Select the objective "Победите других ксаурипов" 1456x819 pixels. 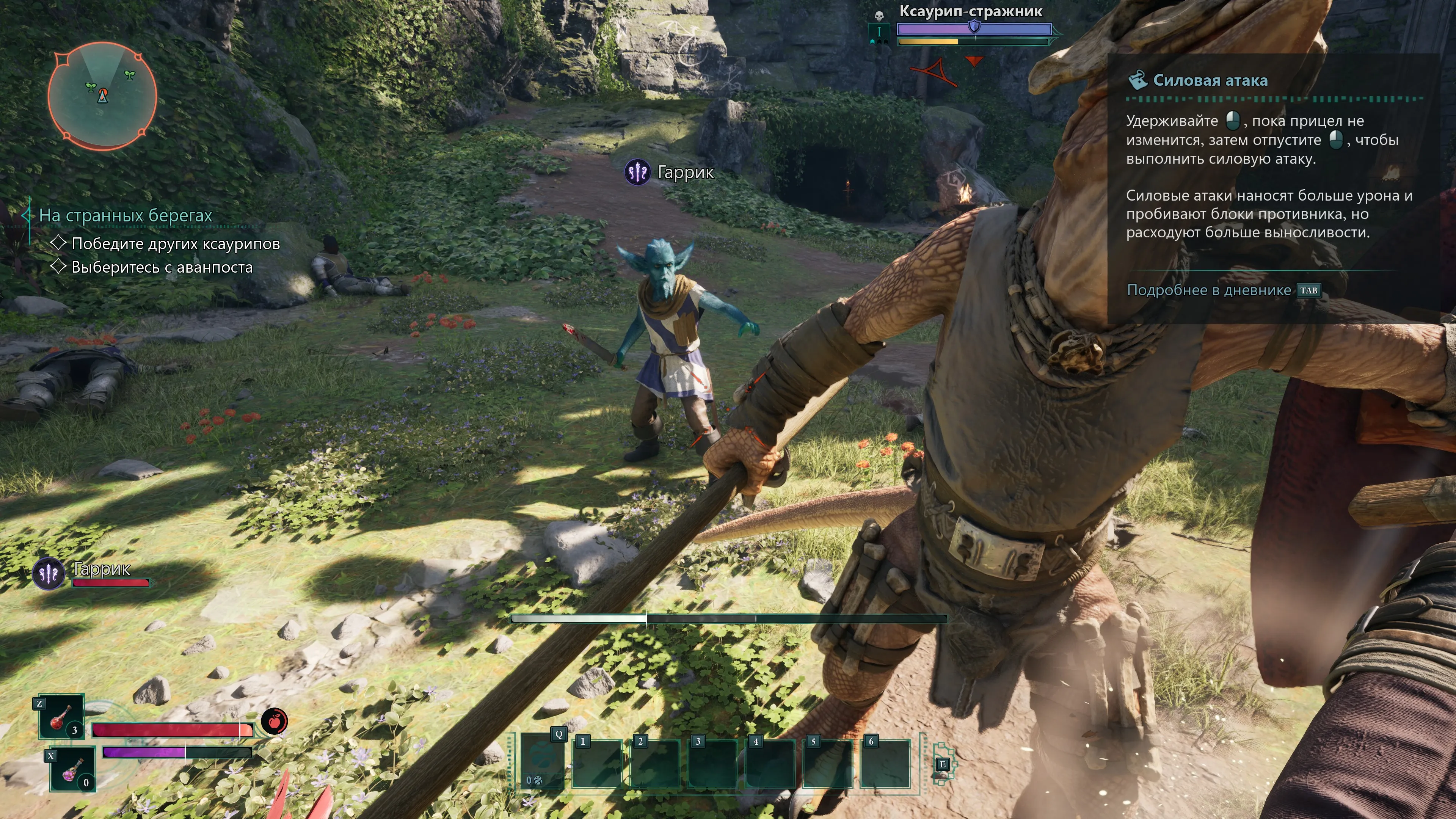[x=175, y=243]
